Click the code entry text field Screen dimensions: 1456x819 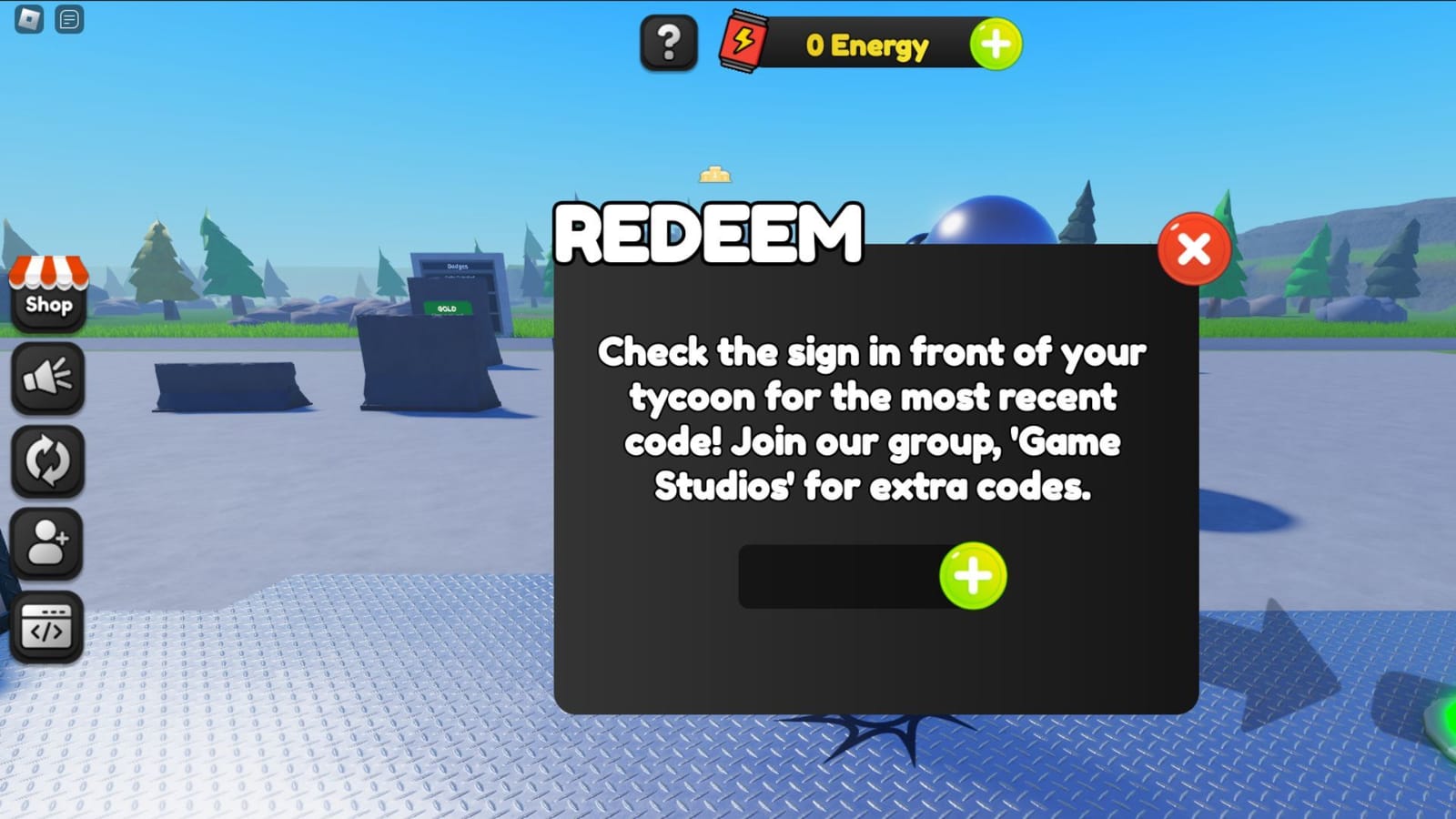[x=837, y=575]
